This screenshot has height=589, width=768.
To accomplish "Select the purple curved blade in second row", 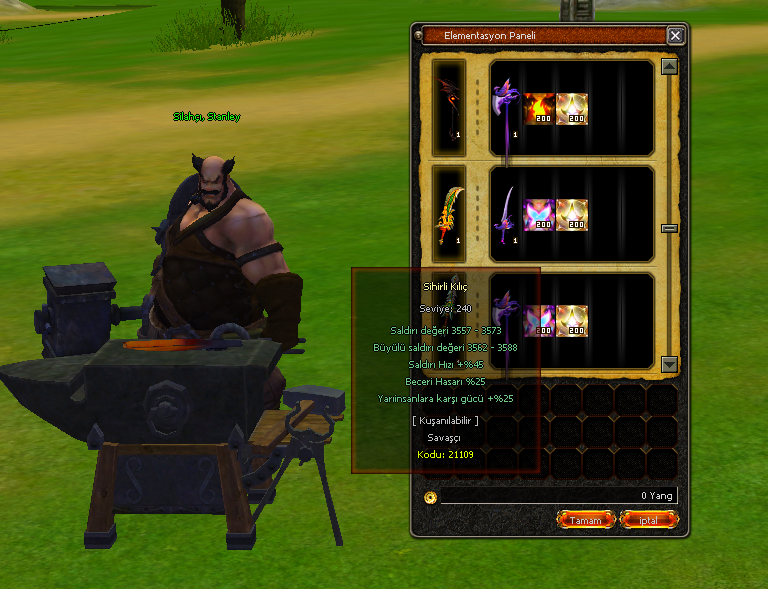I will pos(508,215).
